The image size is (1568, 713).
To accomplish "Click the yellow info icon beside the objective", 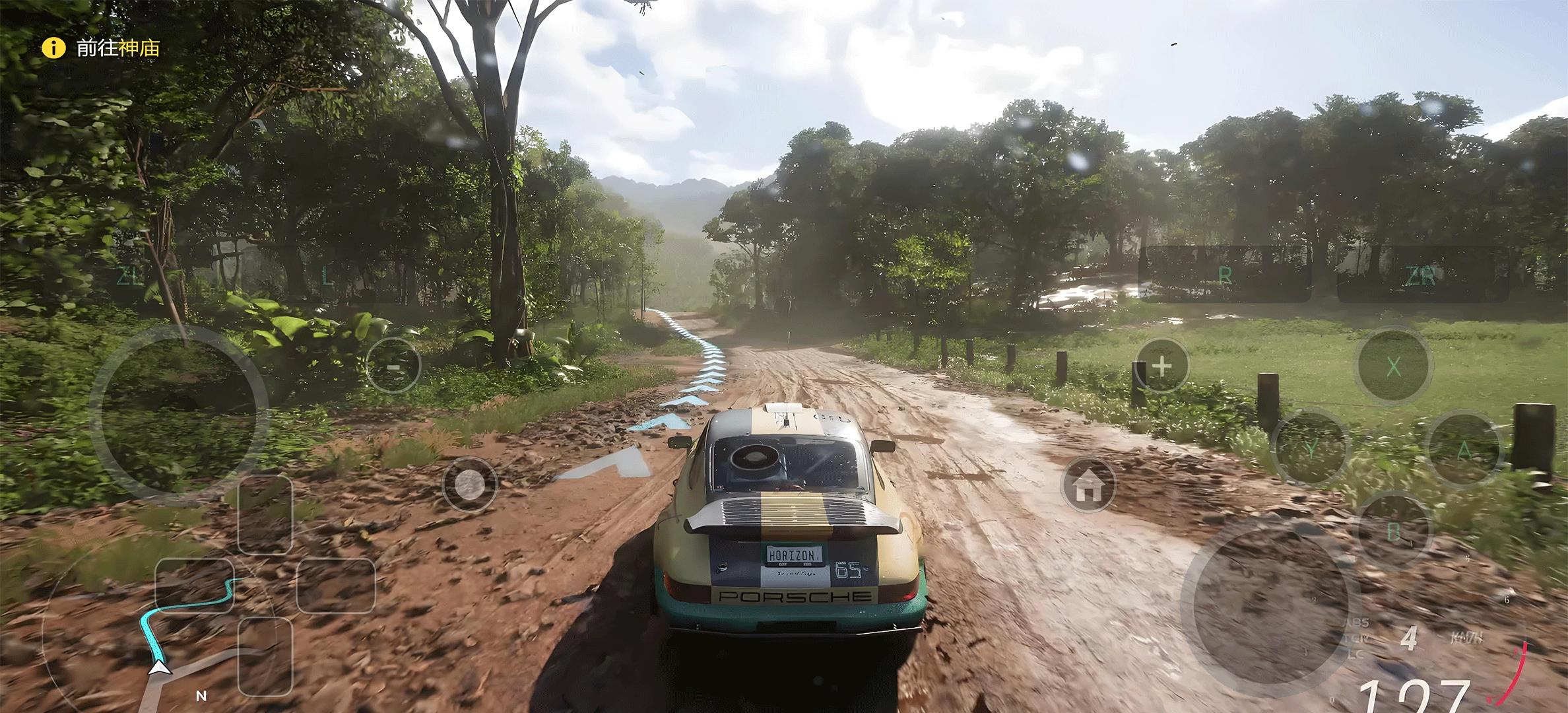I will tap(53, 48).
